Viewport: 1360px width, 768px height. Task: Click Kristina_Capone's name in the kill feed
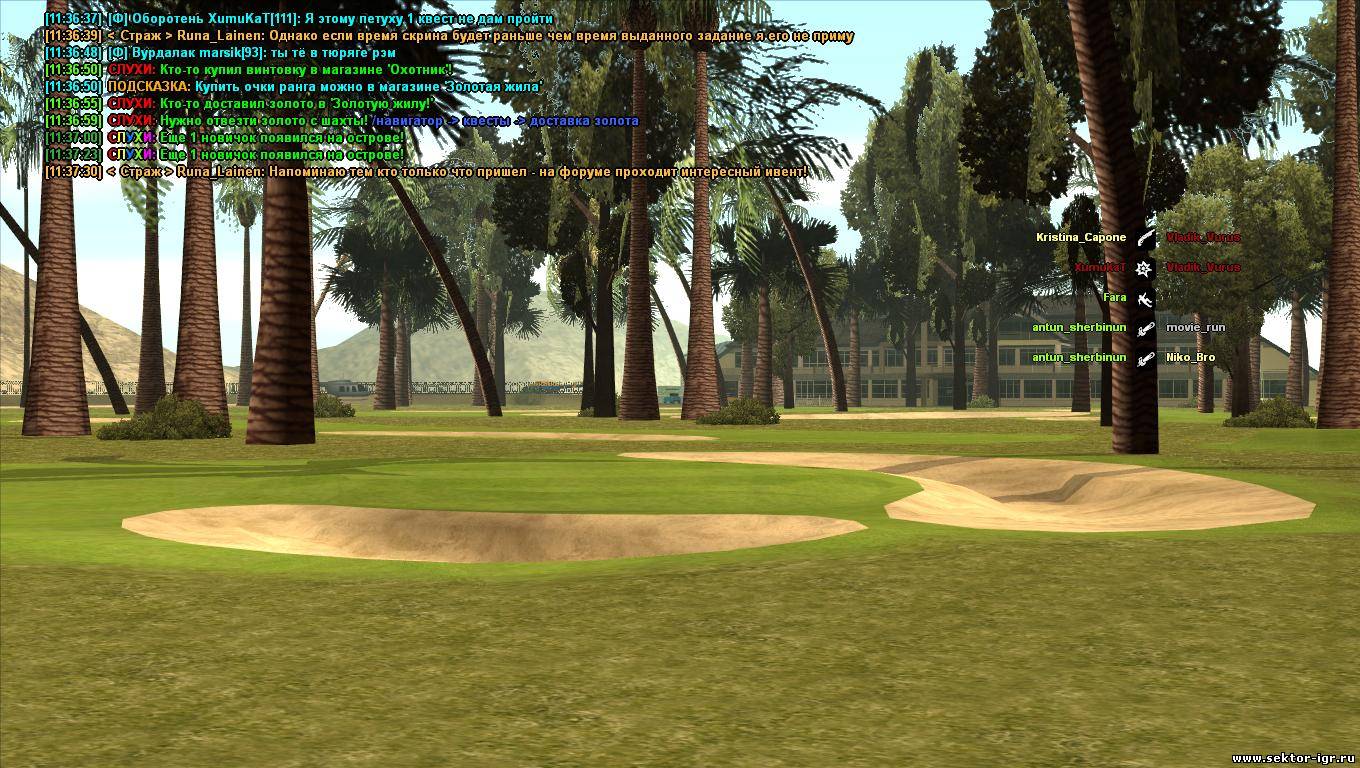1080,238
